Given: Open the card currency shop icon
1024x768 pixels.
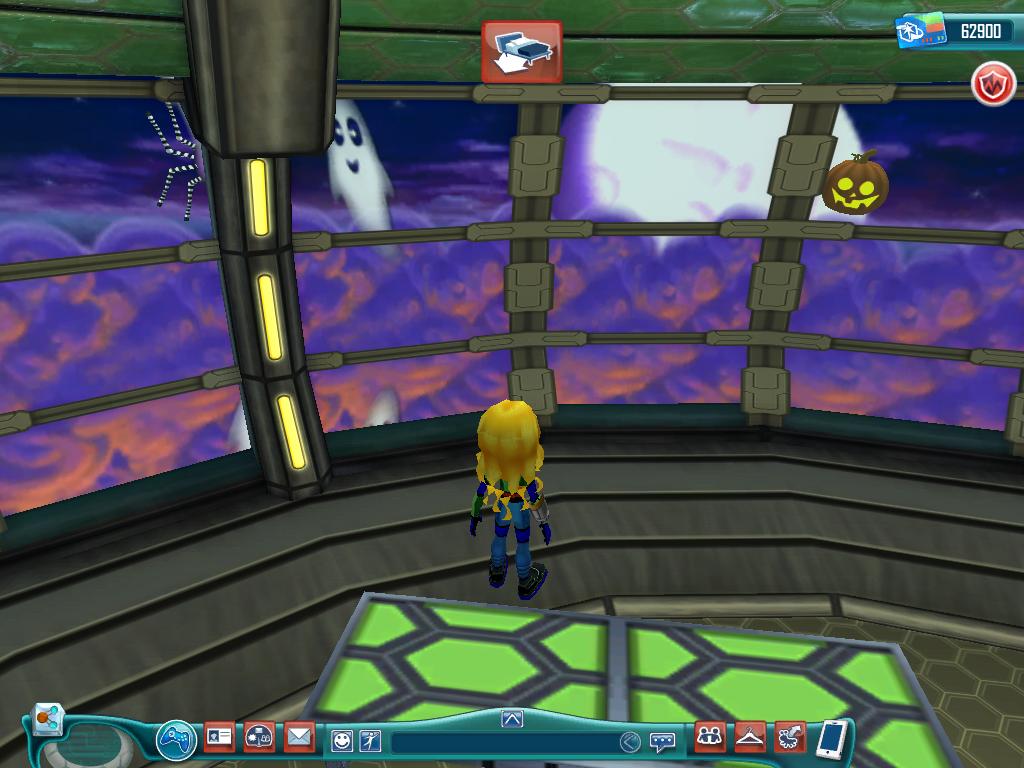Looking at the screenshot, I should 919,31.
